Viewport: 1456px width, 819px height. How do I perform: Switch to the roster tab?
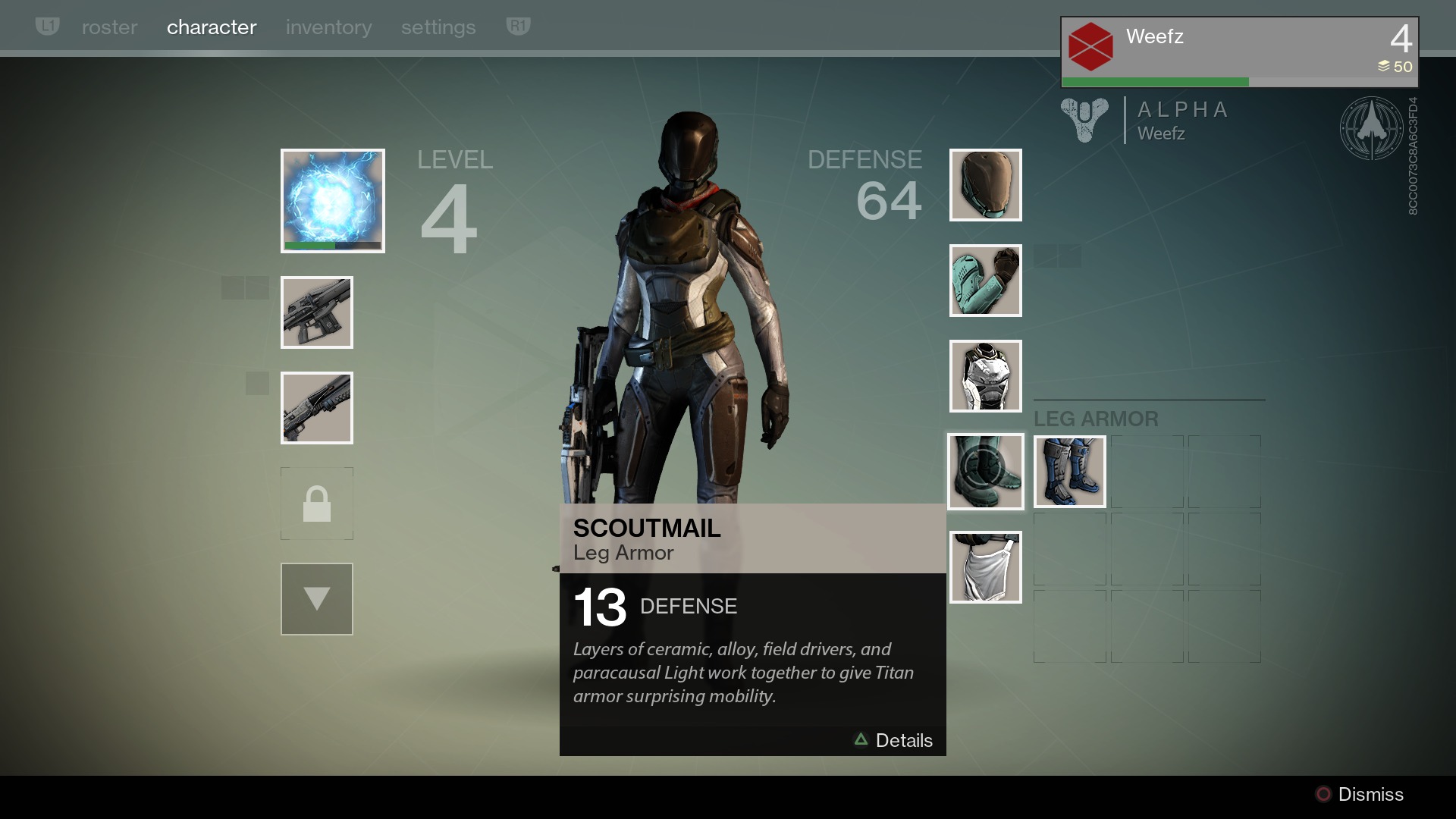point(109,27)
